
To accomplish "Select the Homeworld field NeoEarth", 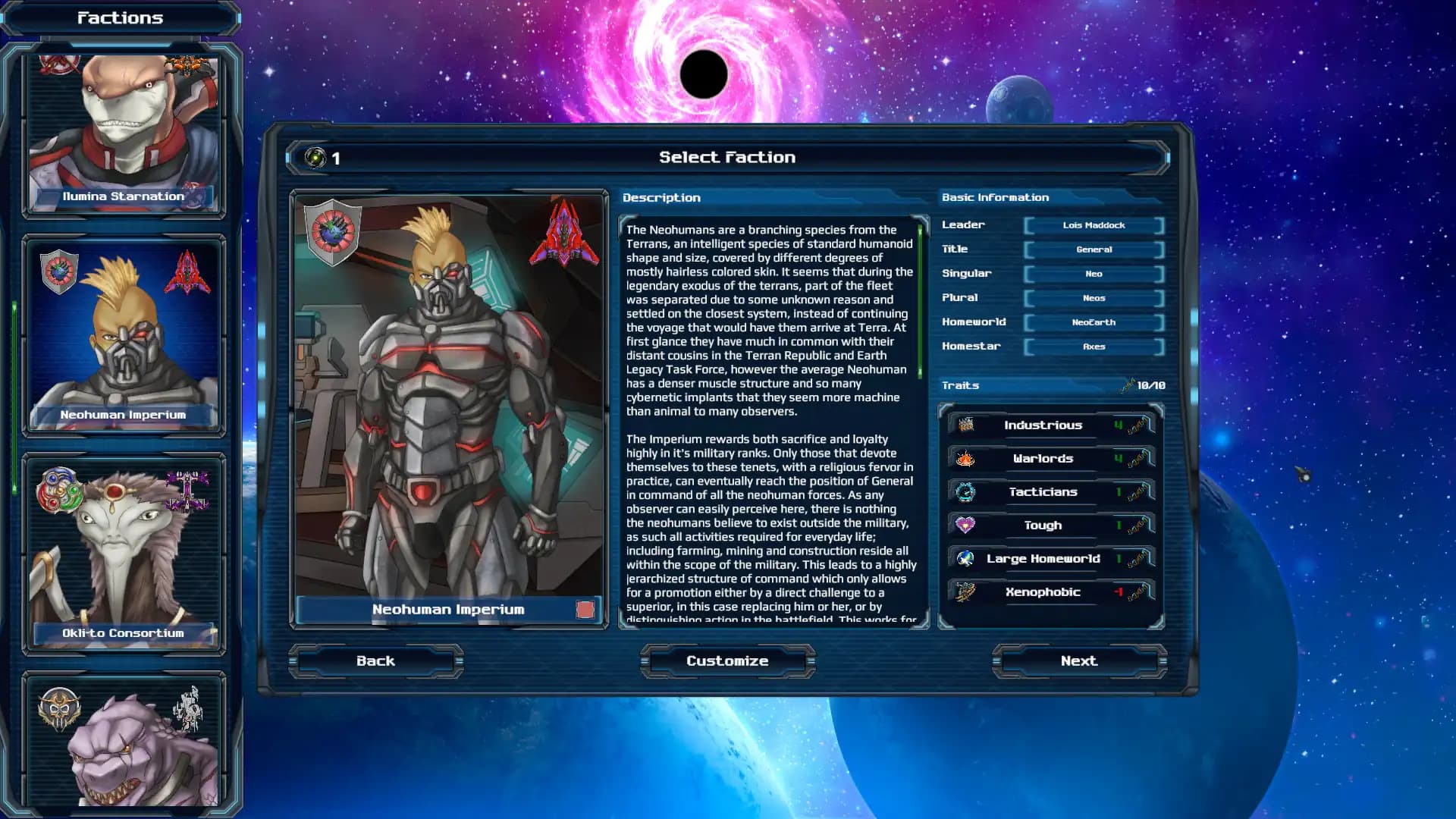I will tap(1094, 322).
